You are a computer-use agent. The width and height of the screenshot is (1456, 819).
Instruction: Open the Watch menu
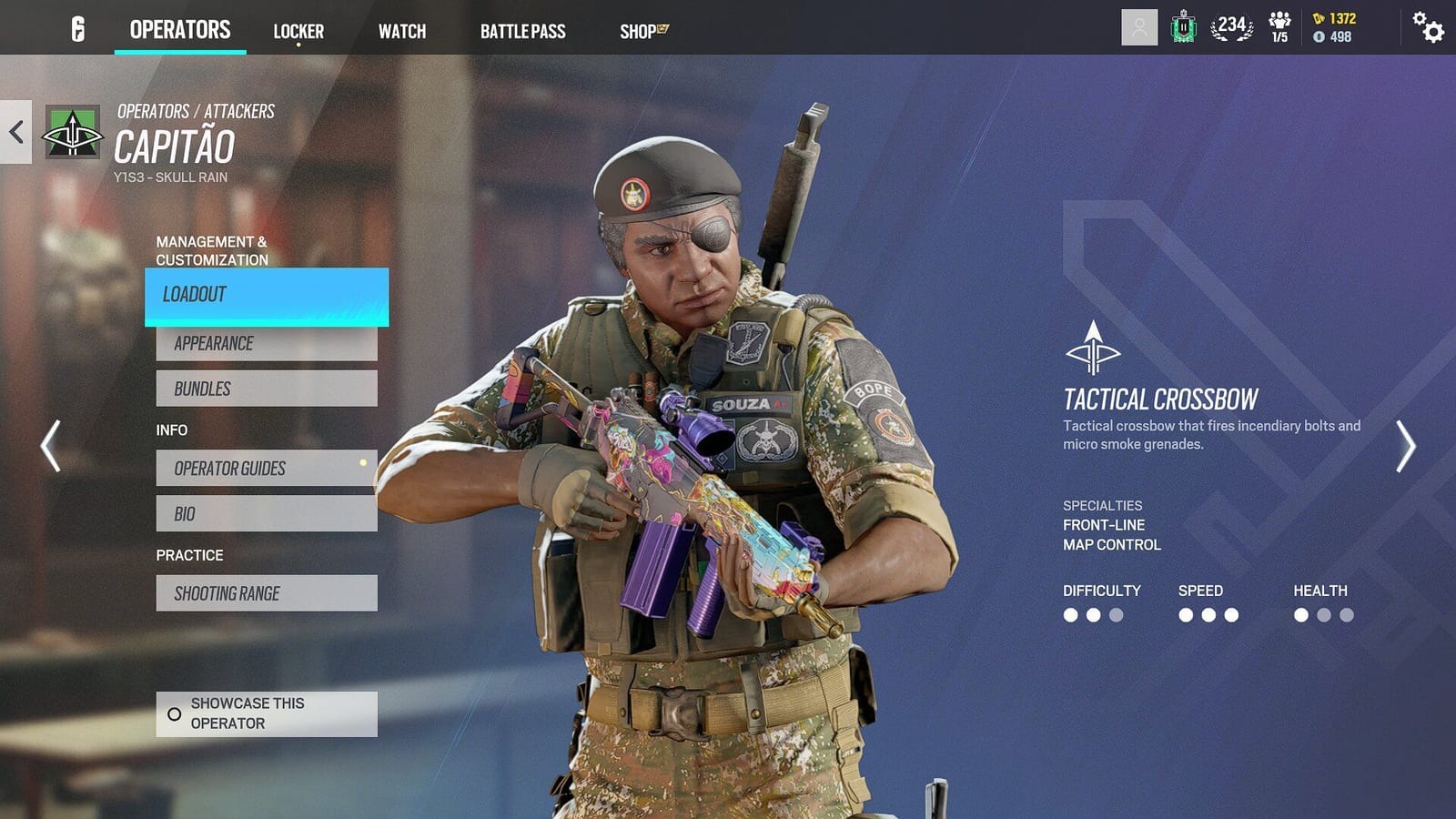(x=402, y=30)
